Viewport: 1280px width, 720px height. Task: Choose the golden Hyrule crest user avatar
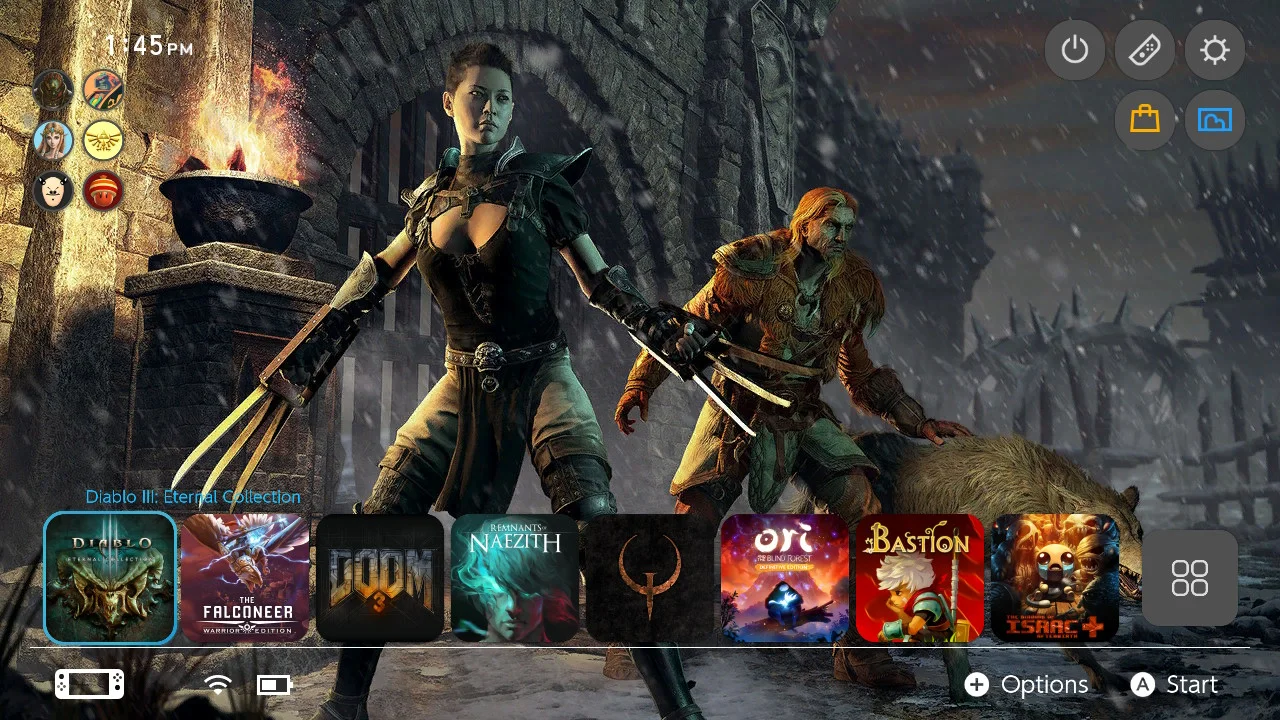(x=103, y=140)
